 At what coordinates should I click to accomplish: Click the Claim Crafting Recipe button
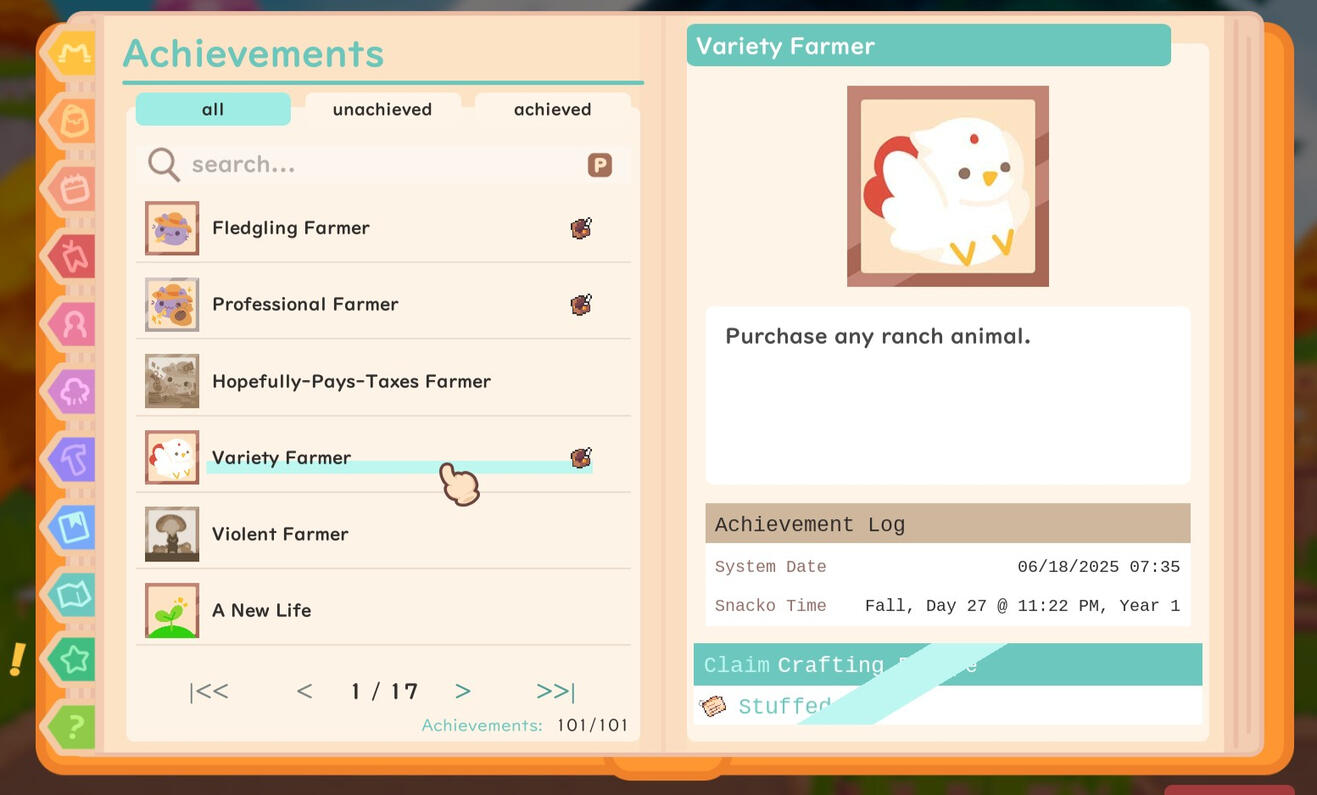[x=947, y=664]
